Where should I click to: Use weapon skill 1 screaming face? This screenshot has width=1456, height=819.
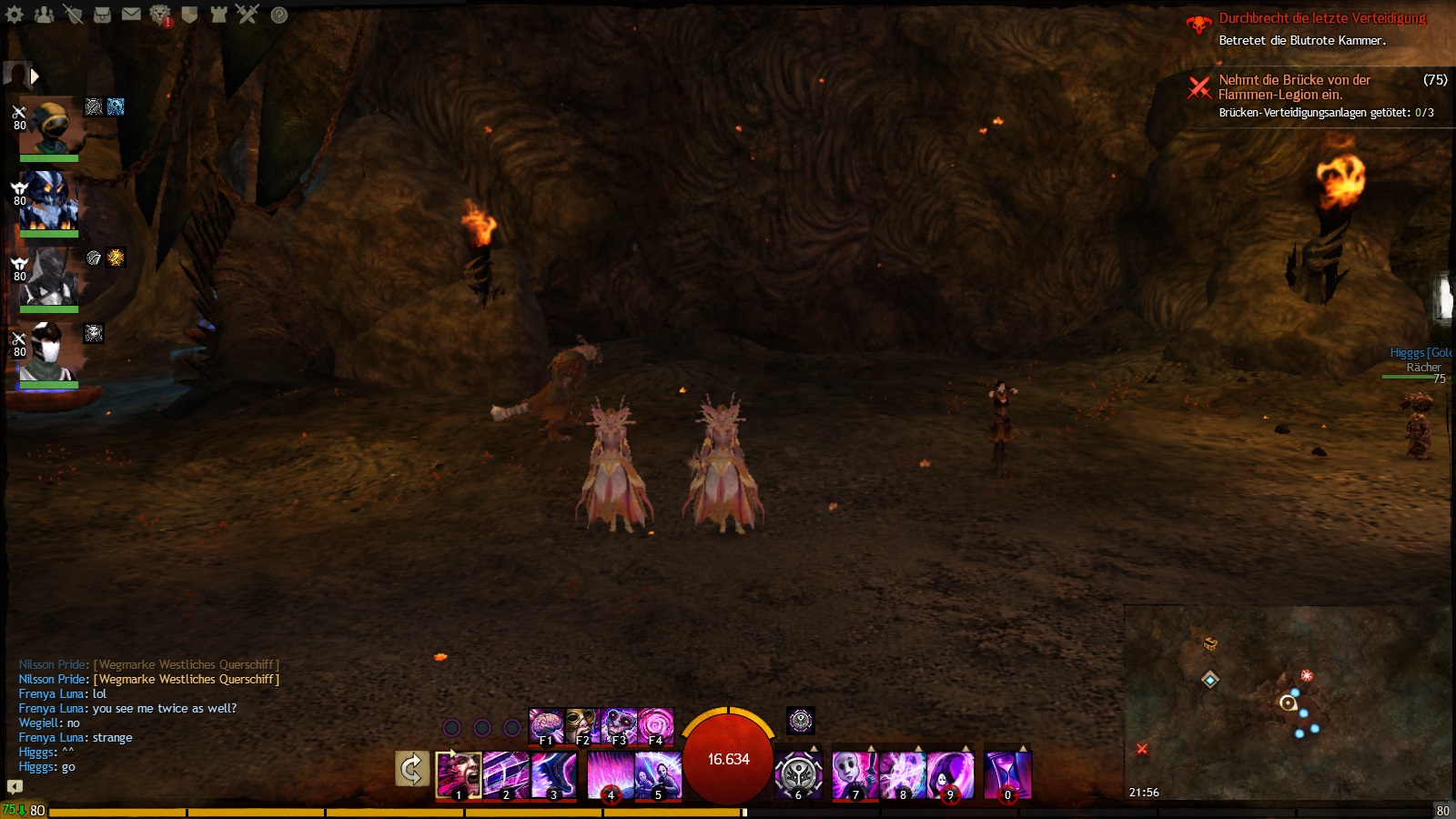(x=459, y=774)
